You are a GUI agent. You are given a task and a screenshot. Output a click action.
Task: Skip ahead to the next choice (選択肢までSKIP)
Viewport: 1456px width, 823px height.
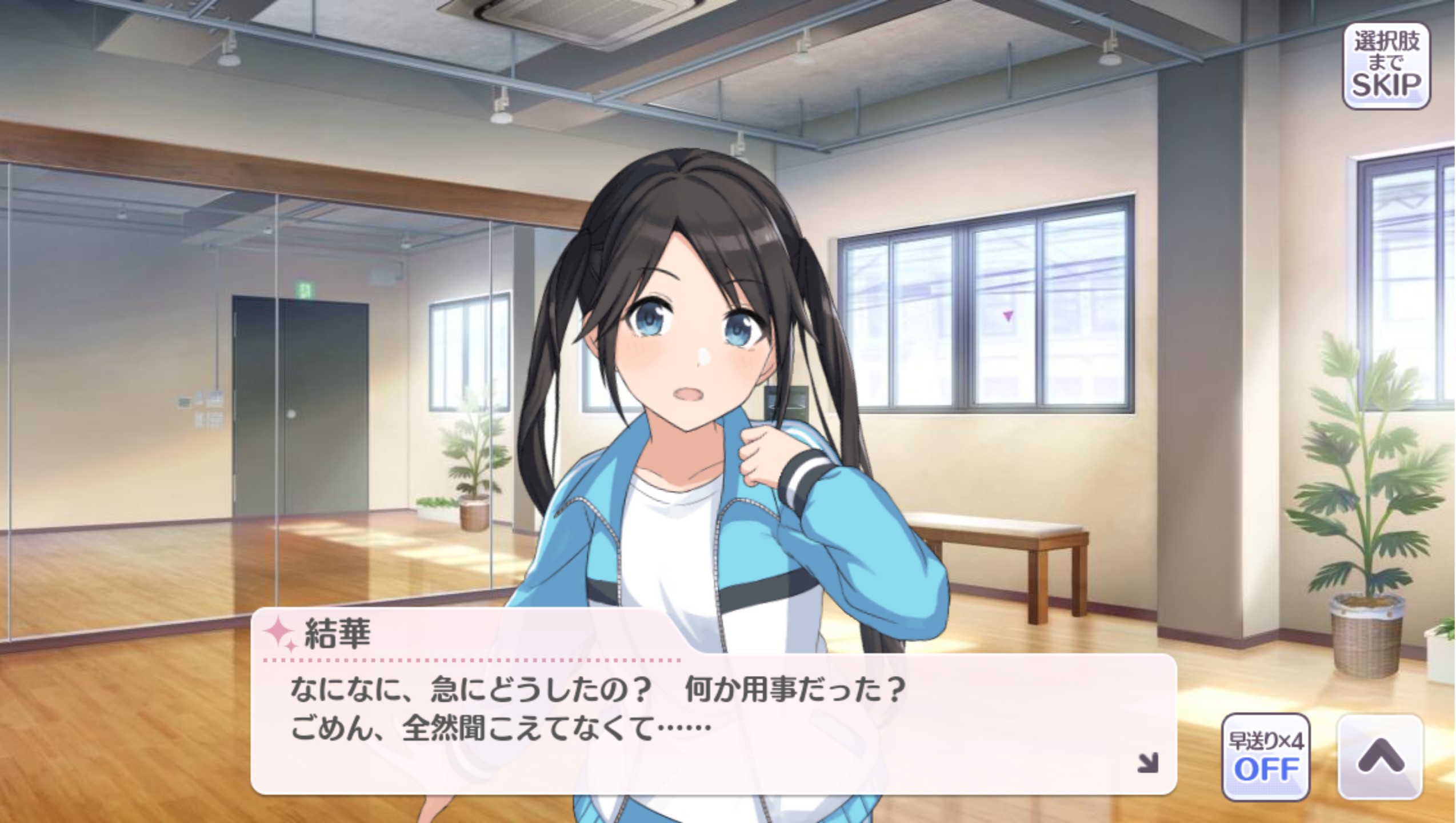coord(1385,67)
